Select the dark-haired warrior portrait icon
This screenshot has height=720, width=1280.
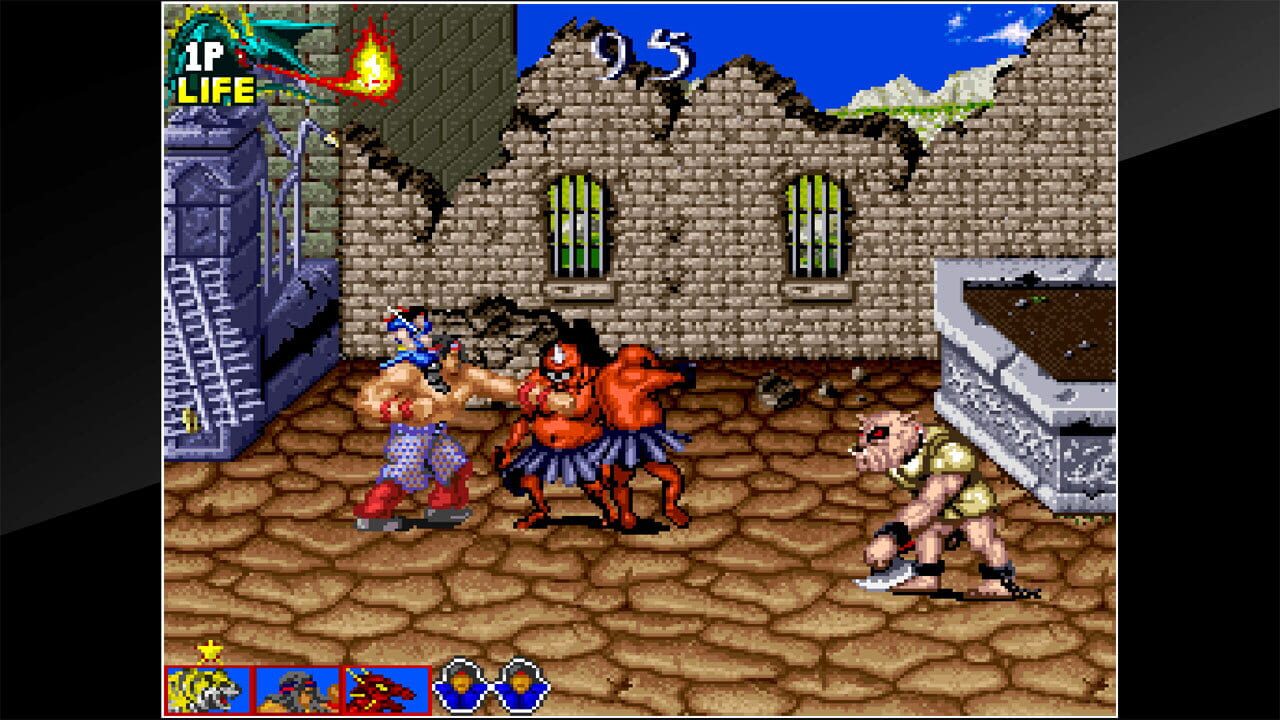(x=296, y=687)
